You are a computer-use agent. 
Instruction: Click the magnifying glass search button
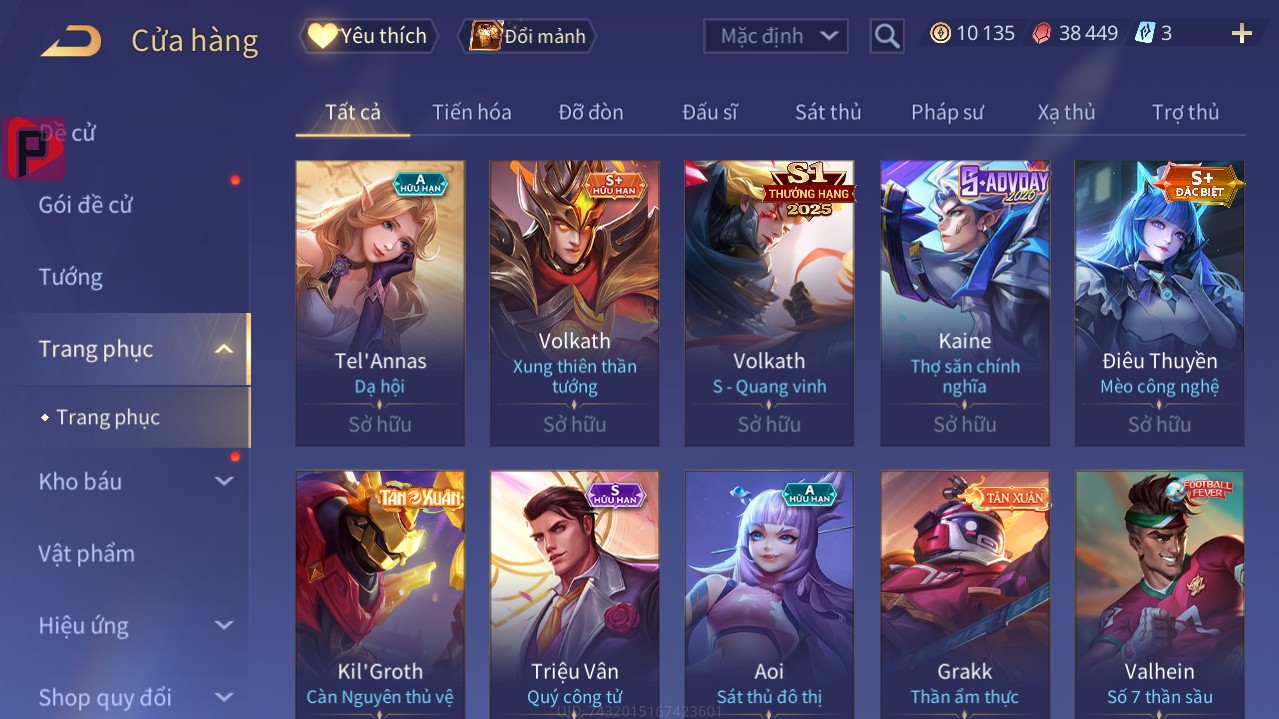pos(886,36)
